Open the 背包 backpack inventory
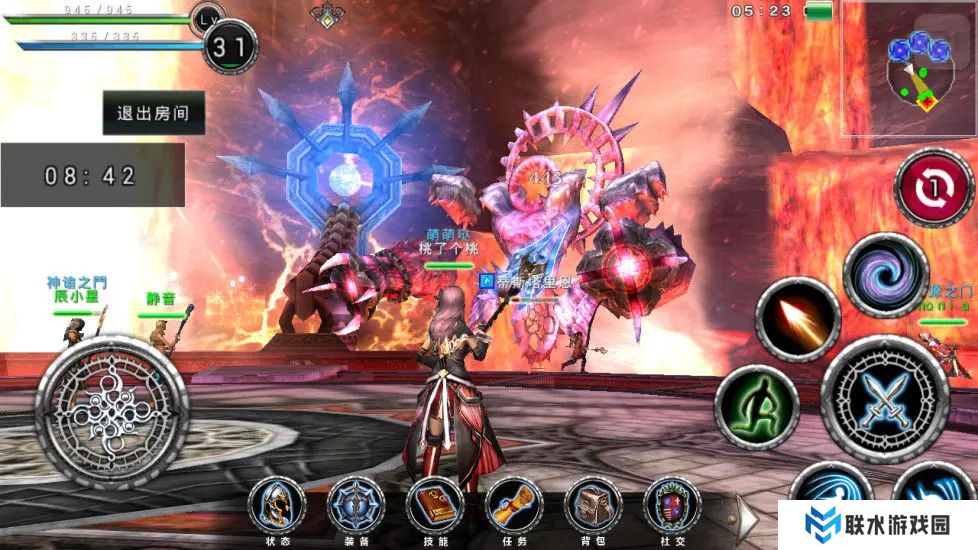978x550 pixels. (593, 505)
